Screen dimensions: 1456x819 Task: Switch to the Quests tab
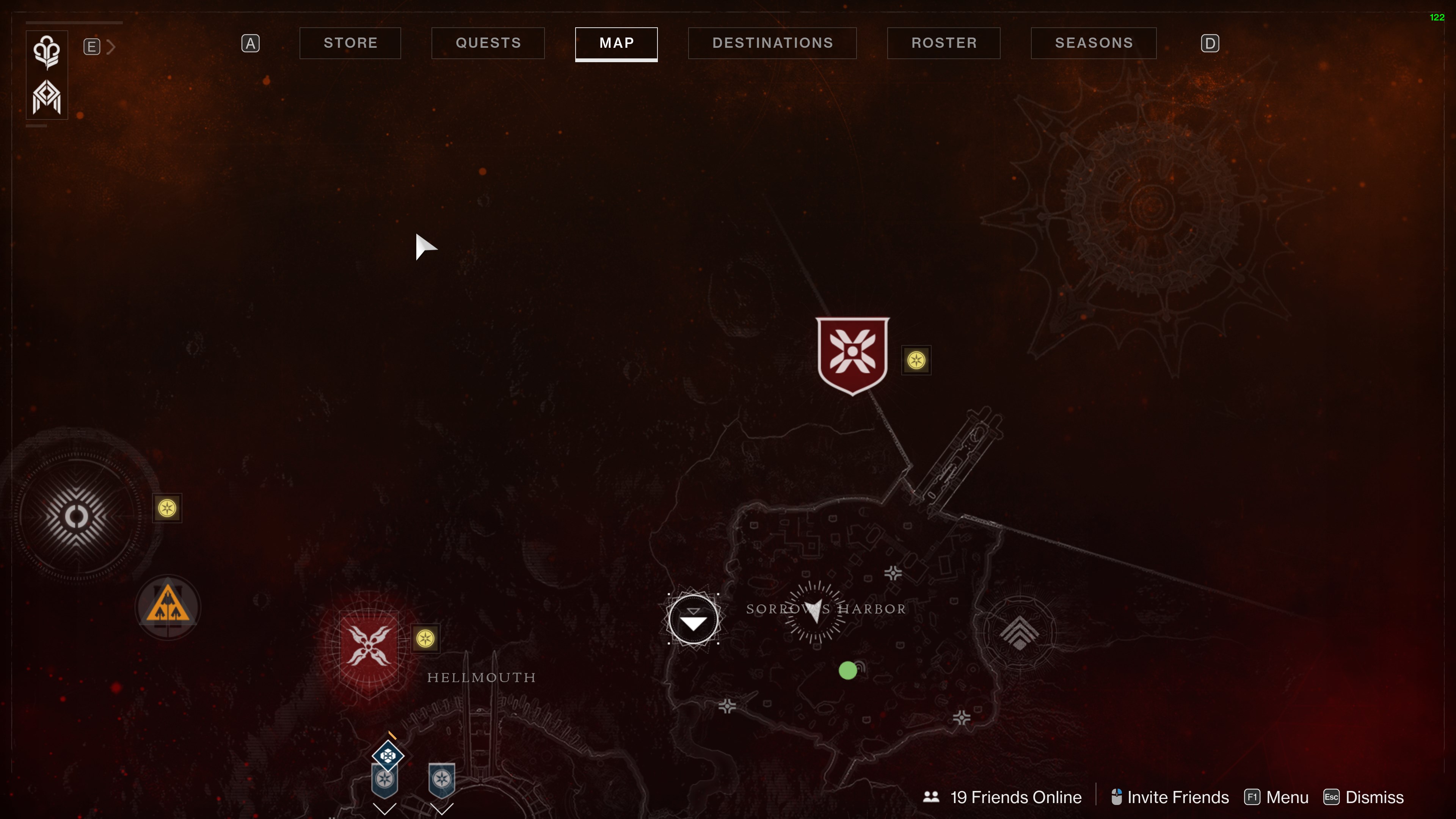[x=488, y=43]
